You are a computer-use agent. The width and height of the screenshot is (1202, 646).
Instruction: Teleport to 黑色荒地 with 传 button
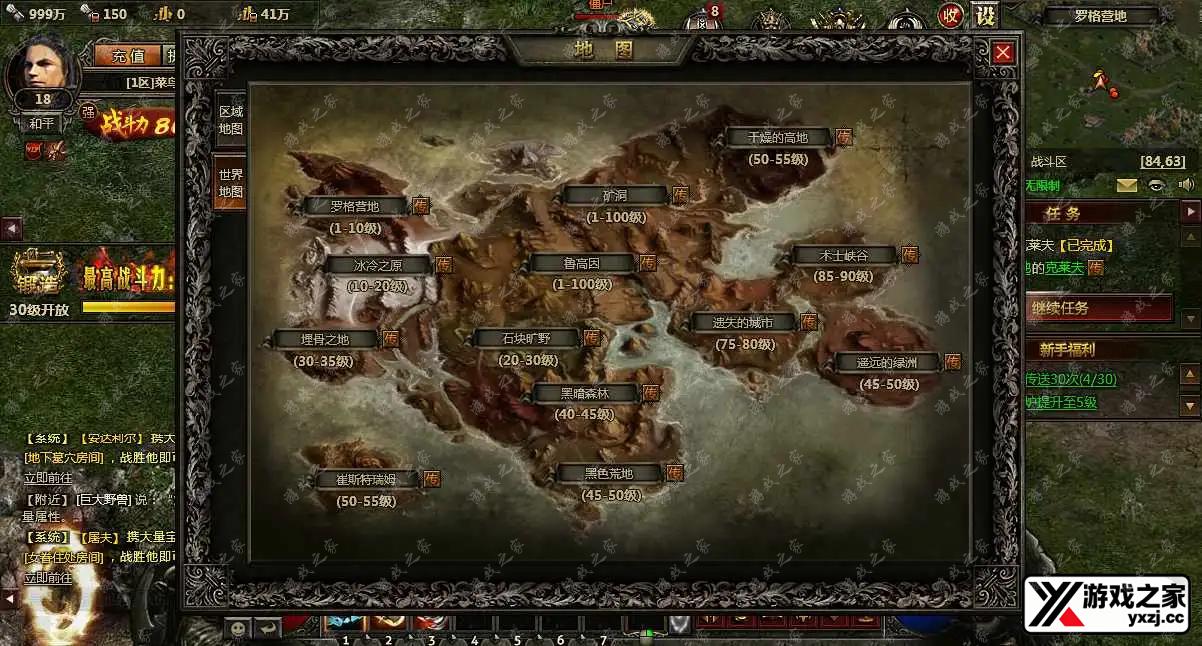[x=675, y=473]
